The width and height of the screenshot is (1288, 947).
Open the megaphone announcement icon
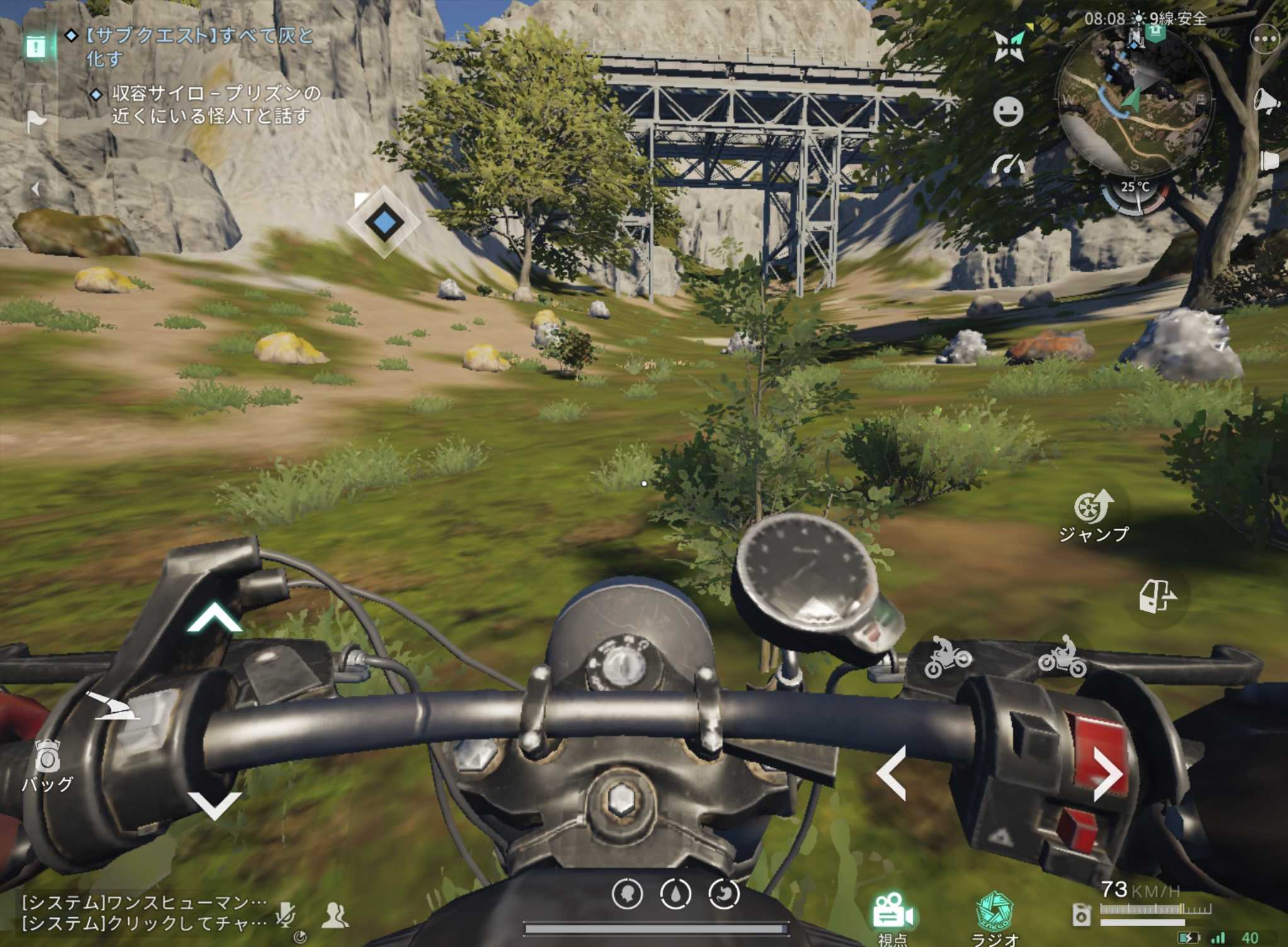tap(1266, 101)
